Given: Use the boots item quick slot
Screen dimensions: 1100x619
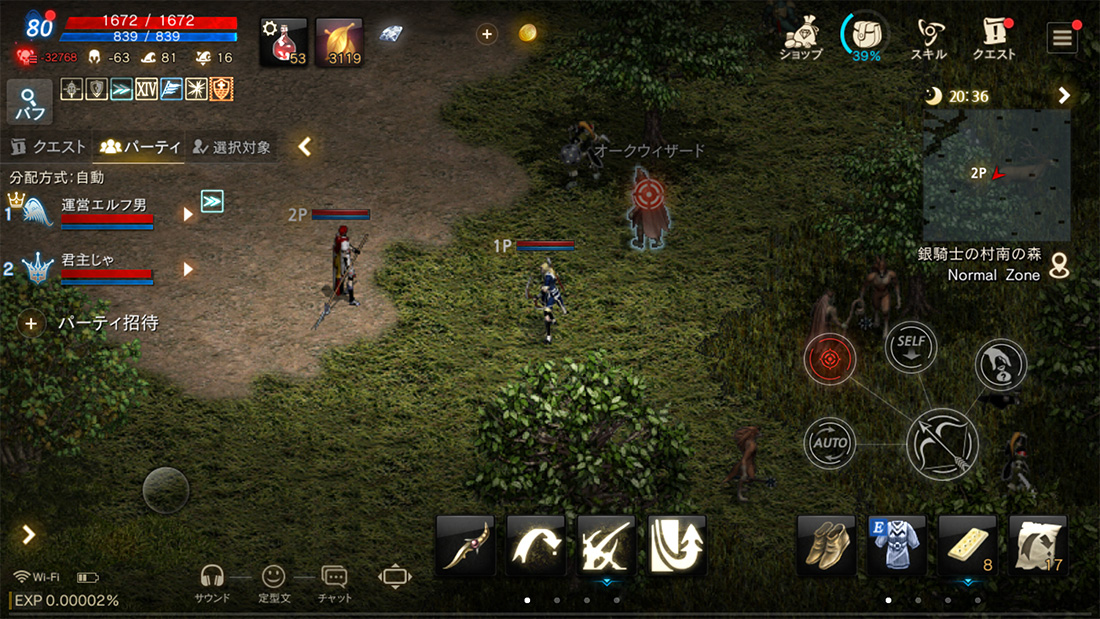Looking at the screenshot, I should pyautogui.click(x=826, y=545).
